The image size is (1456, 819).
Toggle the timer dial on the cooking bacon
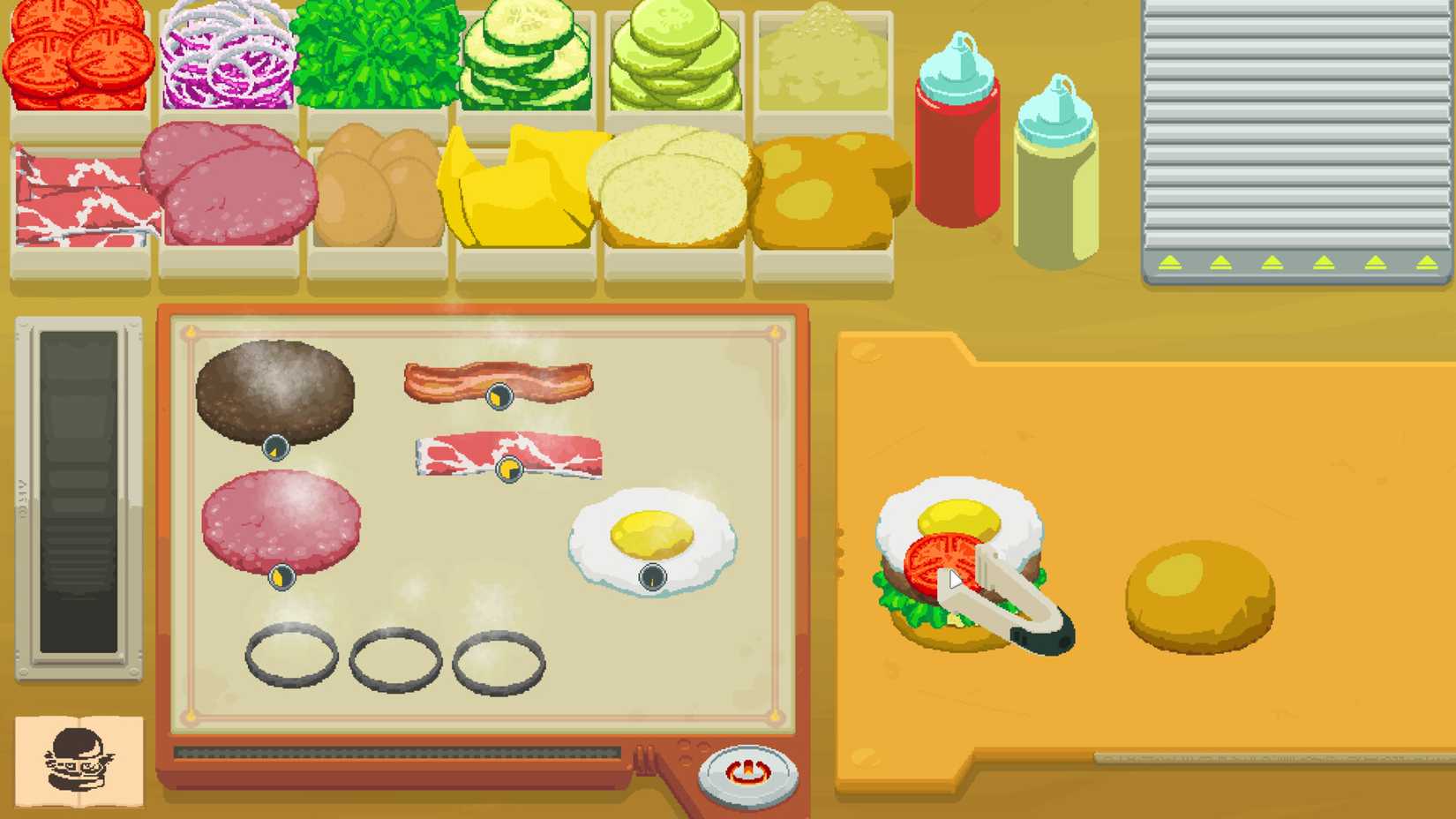pos(499,396)
